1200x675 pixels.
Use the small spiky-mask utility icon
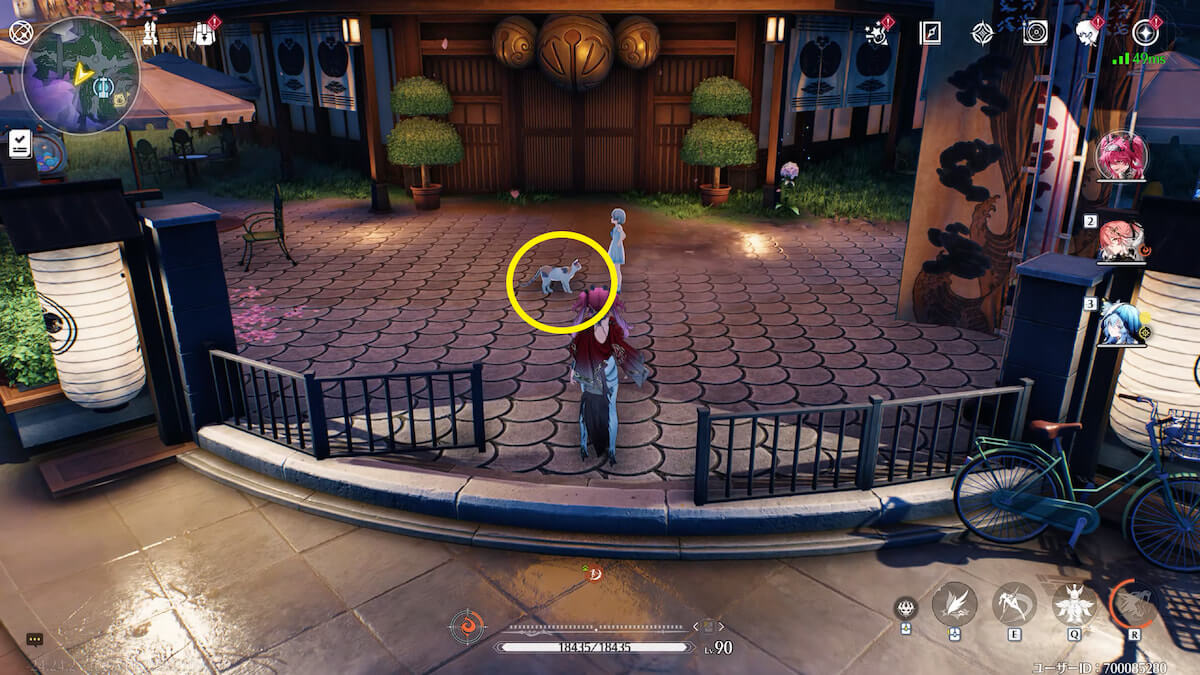(x=905, y=607)
